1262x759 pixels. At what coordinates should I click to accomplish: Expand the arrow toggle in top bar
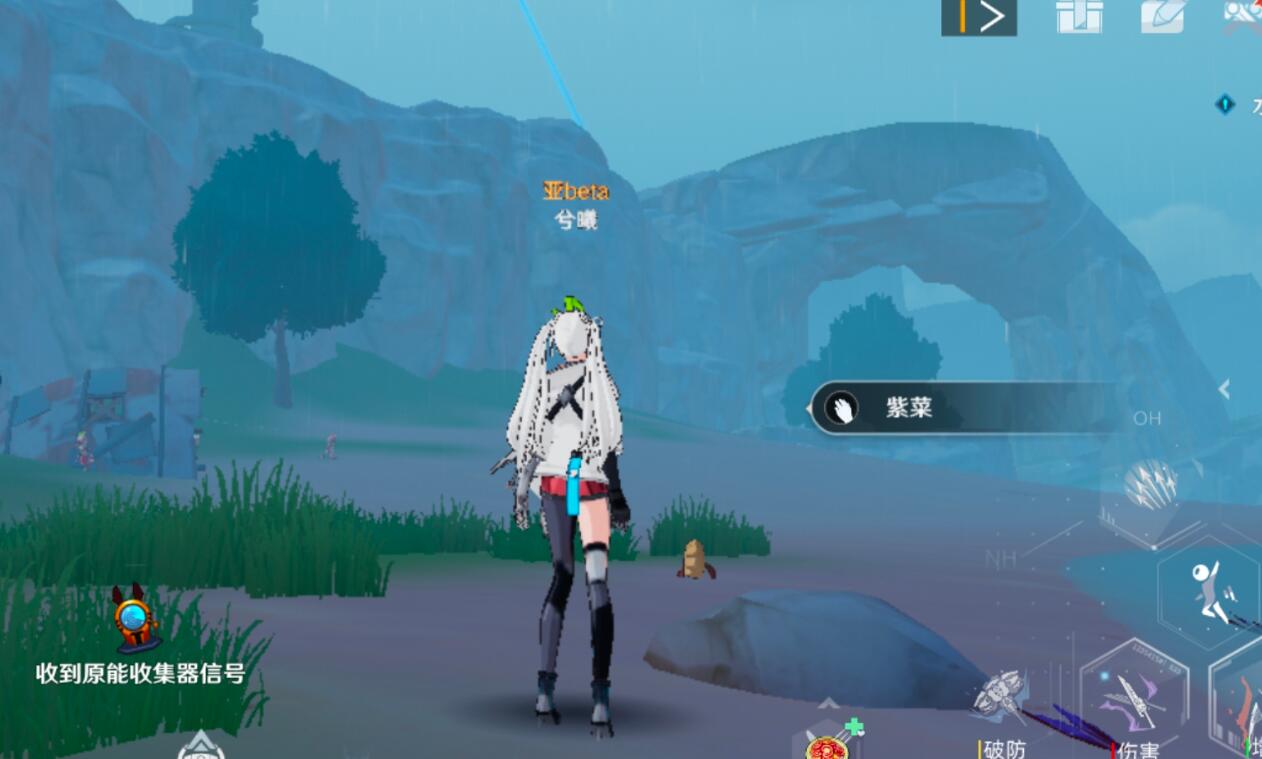pyautogui.click(x=979, y=17)
